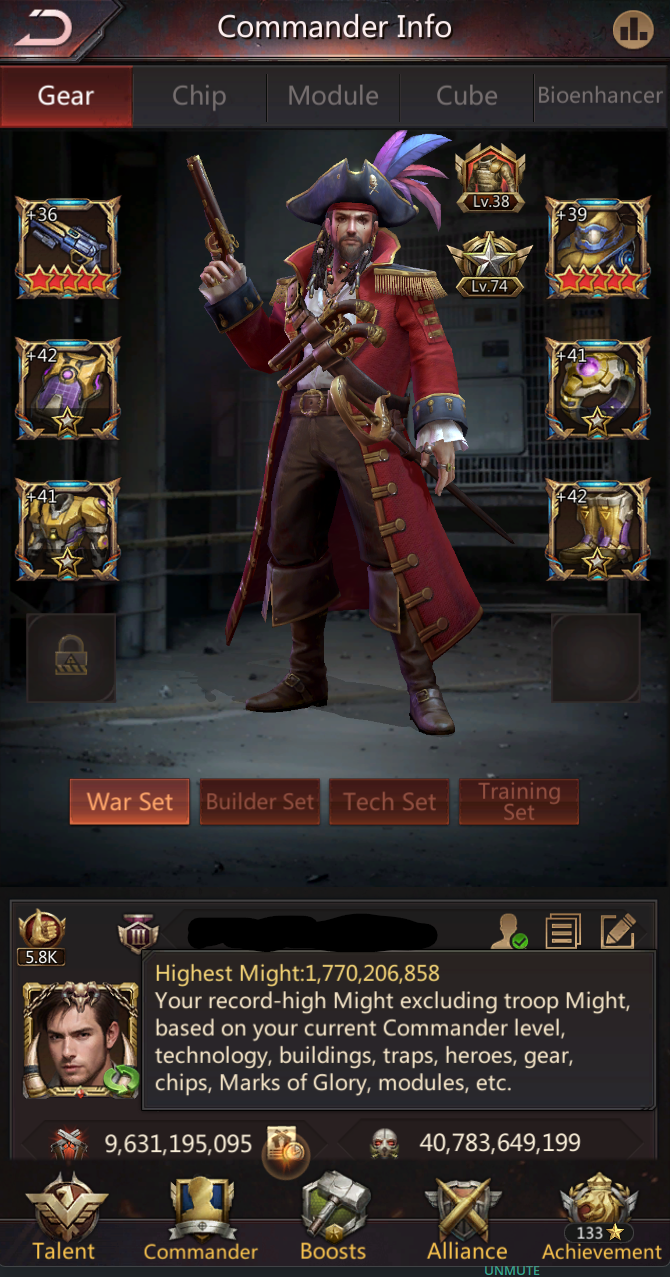Image resolution: width=670 pixels, height=1277 pixels.
Task: Show the Bioenhancer tab
Action: click(x=600, y=96)
